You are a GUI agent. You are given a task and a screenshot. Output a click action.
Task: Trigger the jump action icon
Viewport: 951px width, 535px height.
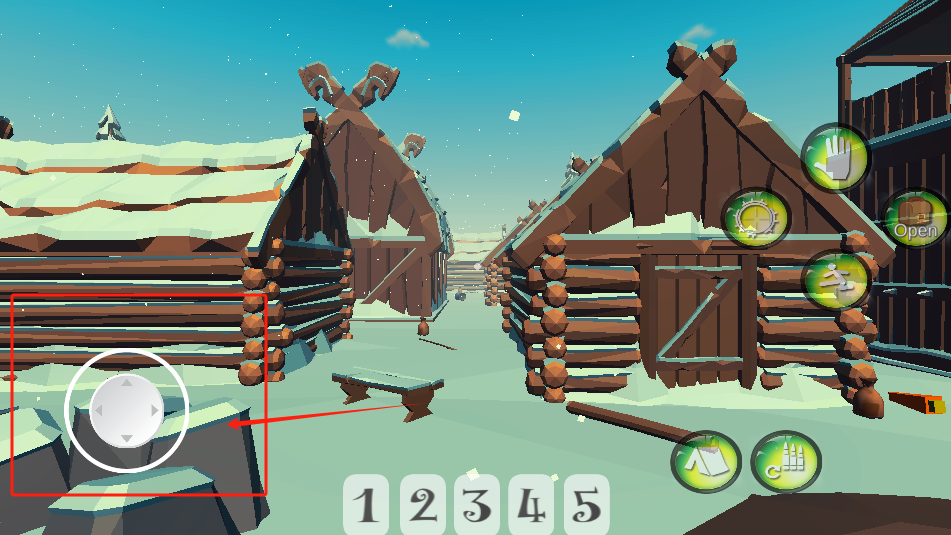pos(836,279)
